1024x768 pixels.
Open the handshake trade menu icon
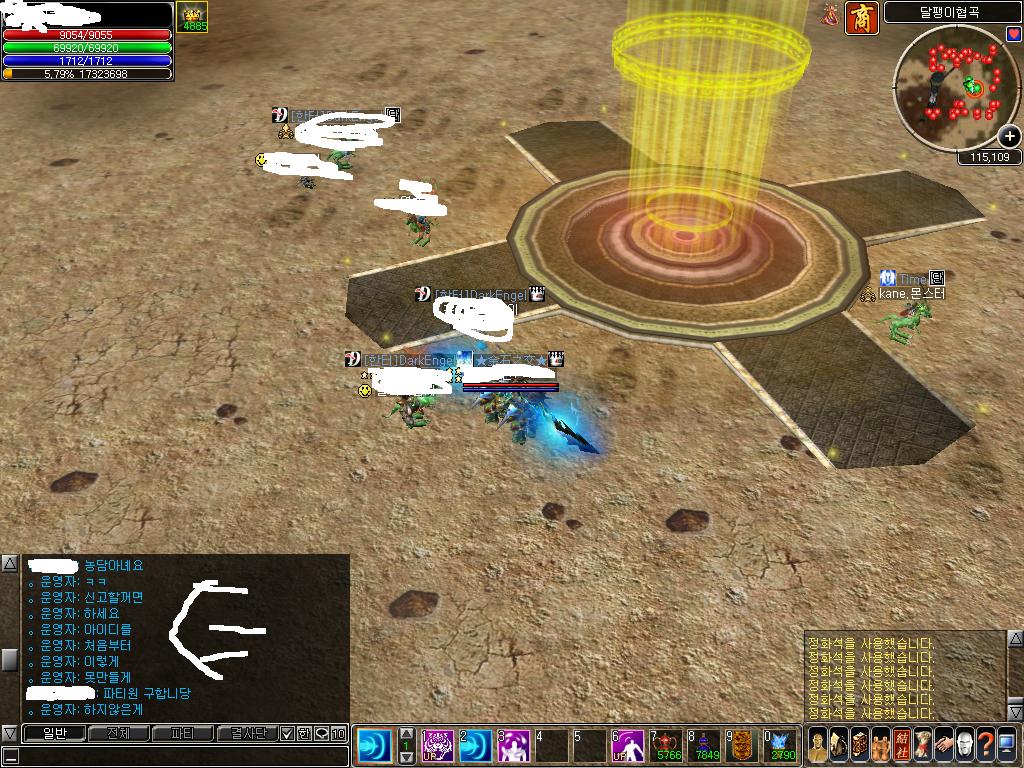943,745
